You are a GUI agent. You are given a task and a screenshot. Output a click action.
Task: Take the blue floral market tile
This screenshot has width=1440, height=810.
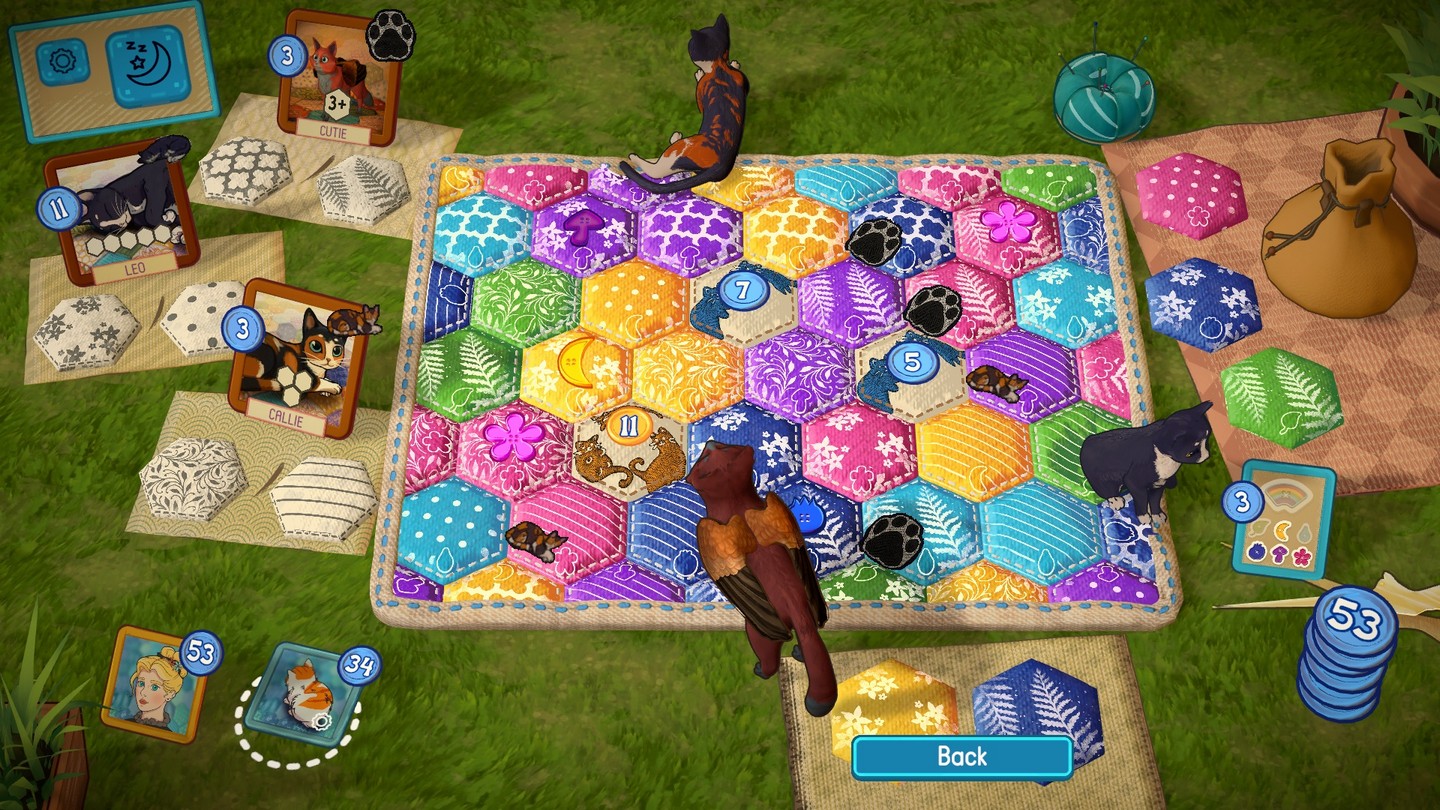(1202, 305)
